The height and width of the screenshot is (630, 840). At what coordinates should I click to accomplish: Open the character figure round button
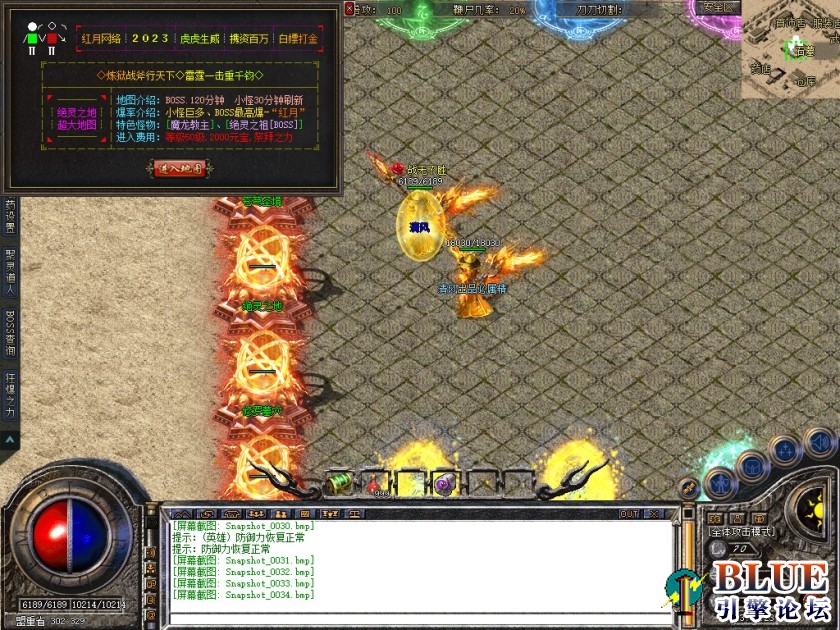[x=720, y=484]
